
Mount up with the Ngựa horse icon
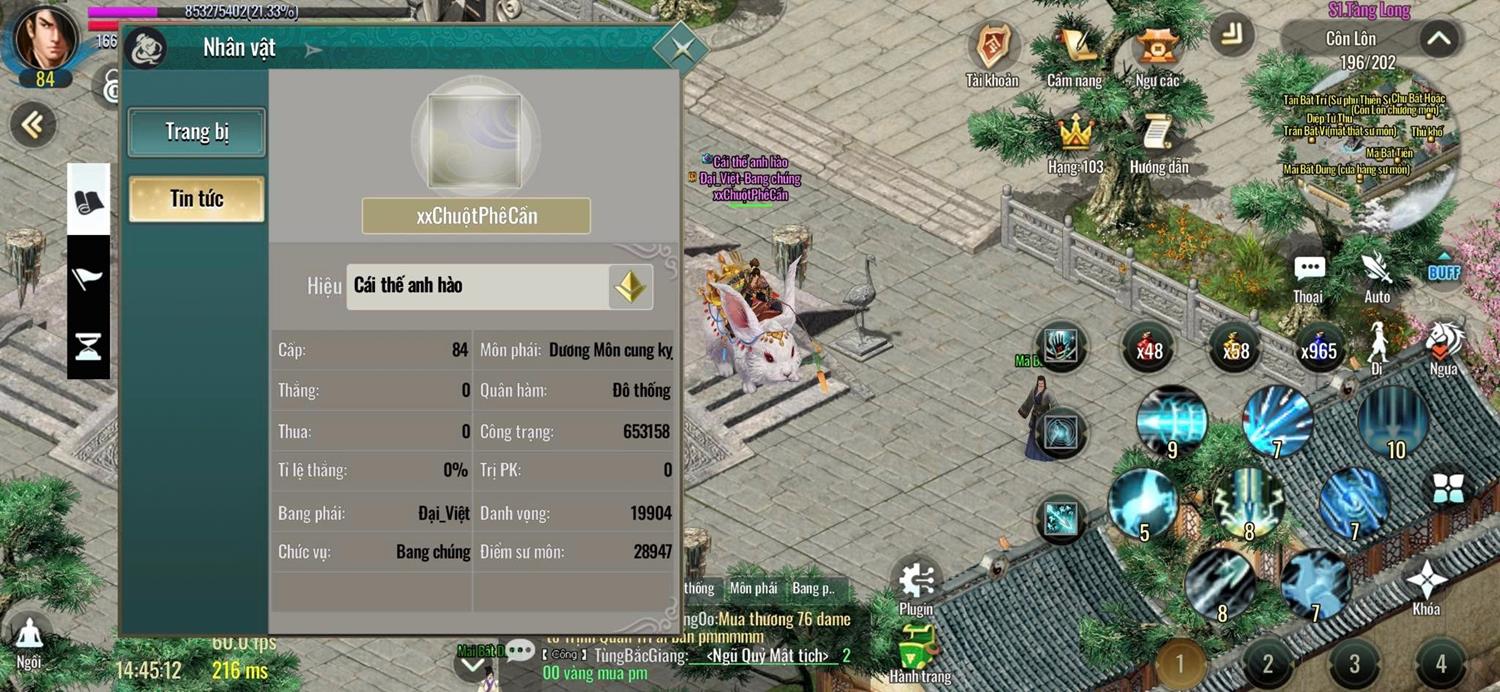coord(1443,343)
